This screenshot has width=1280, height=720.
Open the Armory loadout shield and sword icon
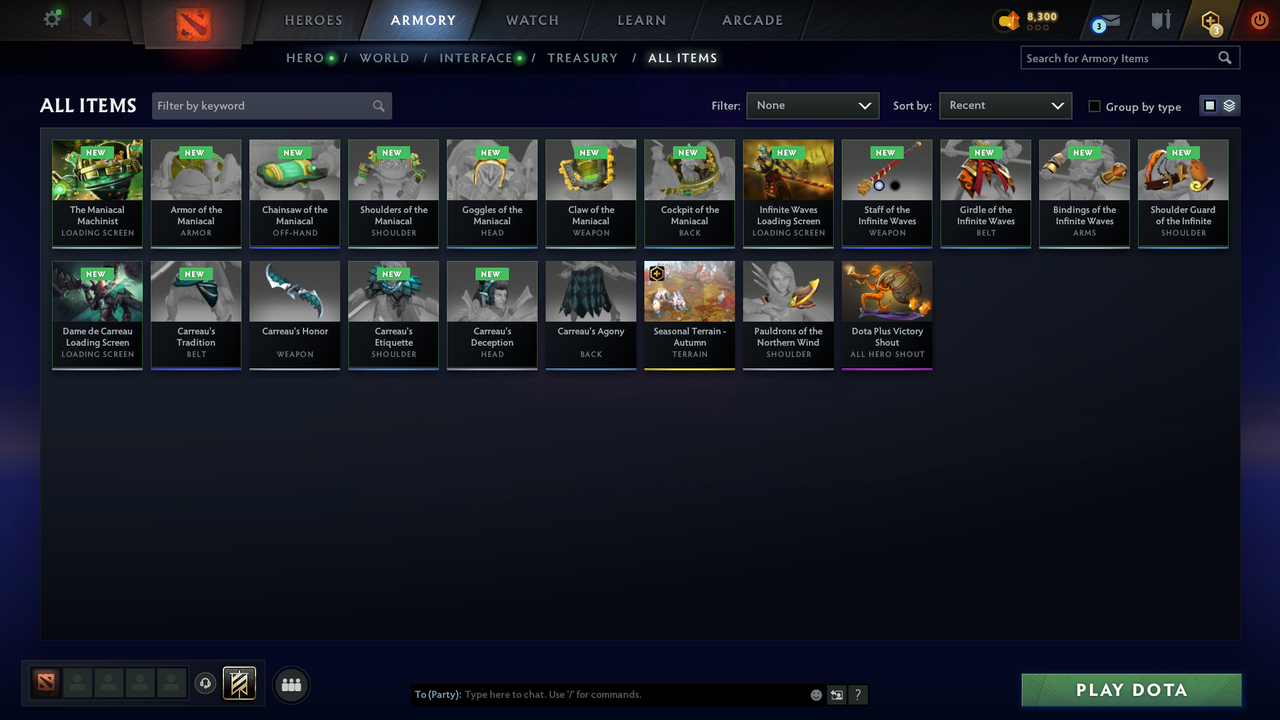point(1160,19)
